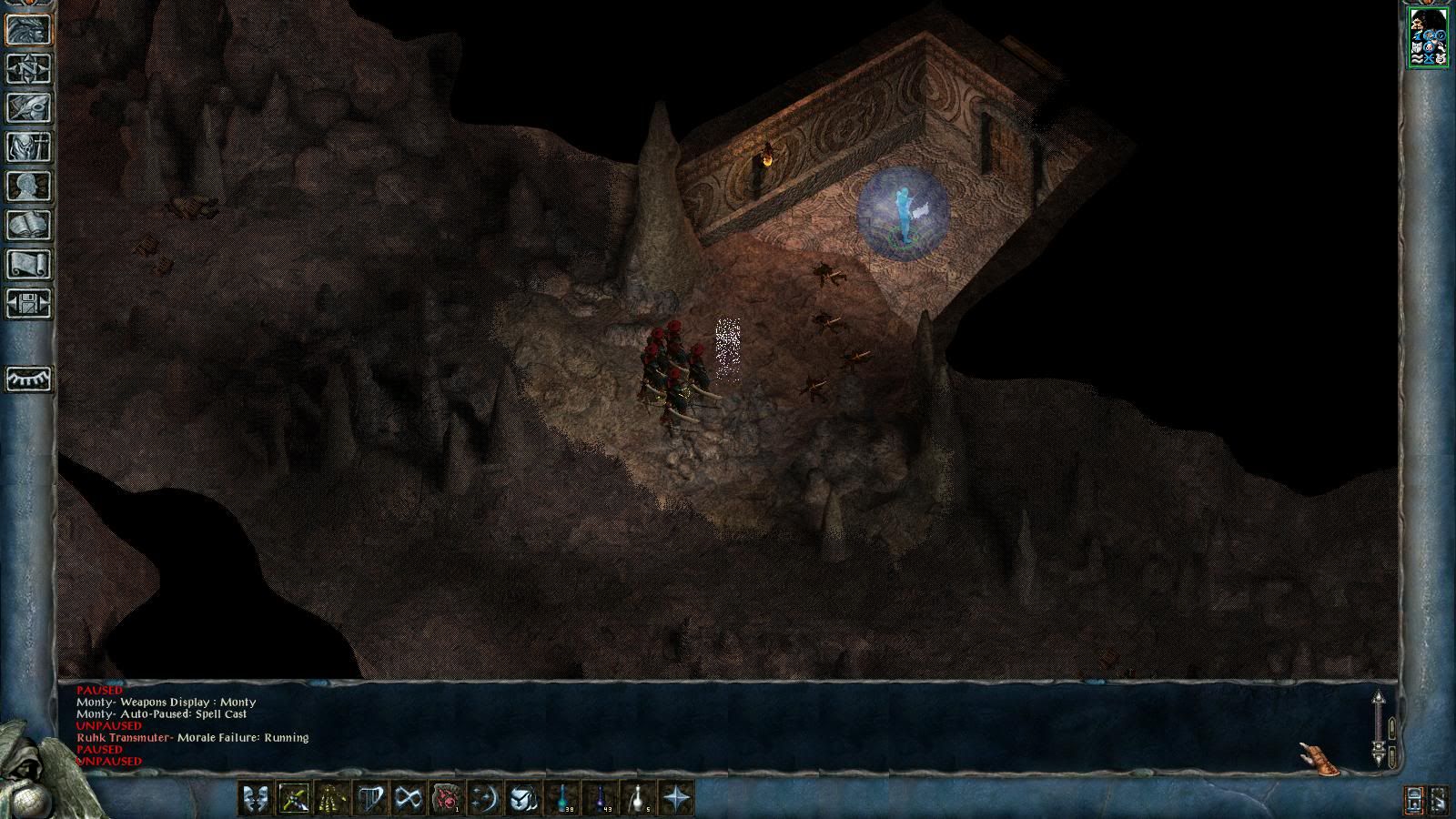1456x819 pixels.
Task: Click the closed-eye rest button
Action: pos(28,379)
